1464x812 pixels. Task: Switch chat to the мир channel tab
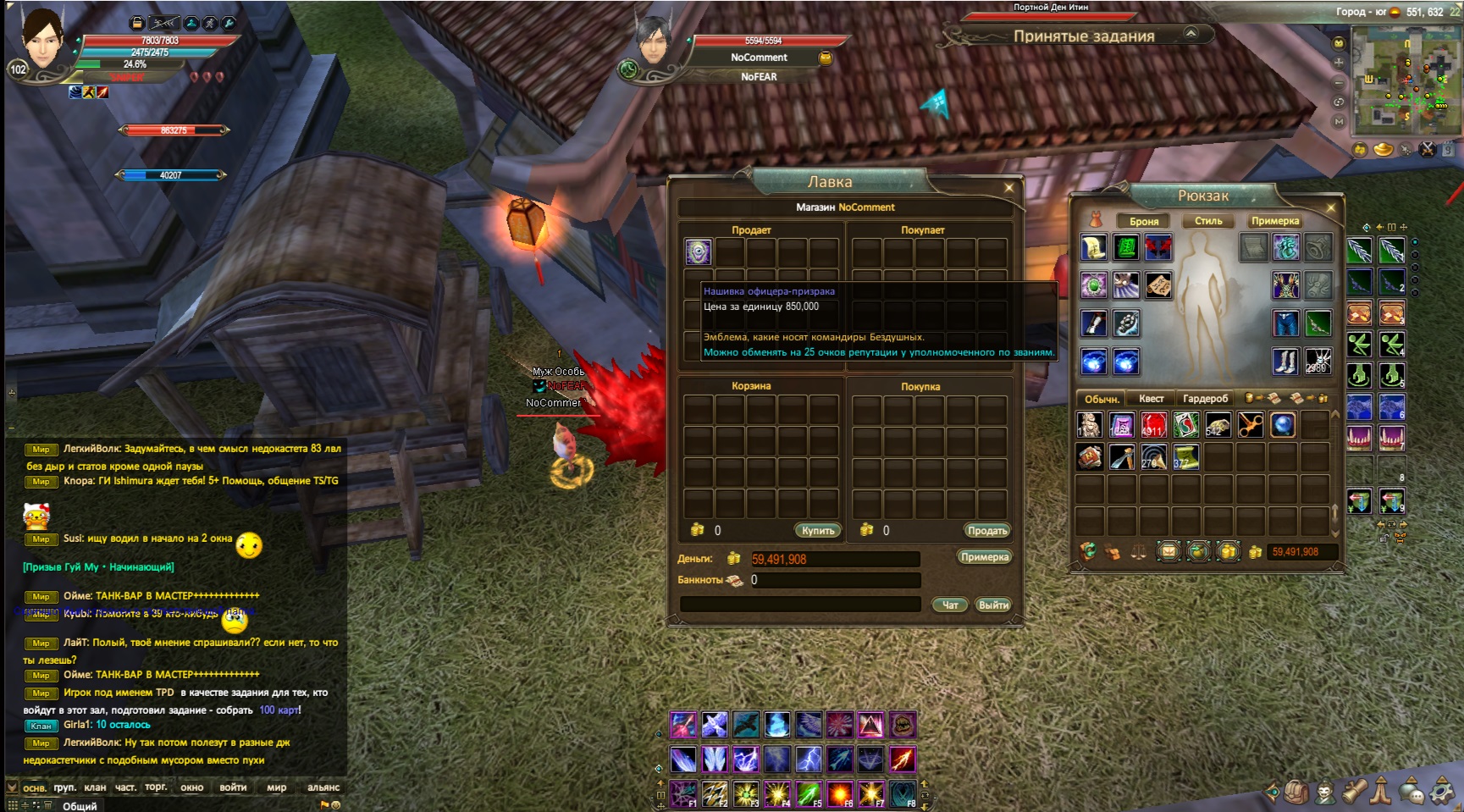[276, 787]
